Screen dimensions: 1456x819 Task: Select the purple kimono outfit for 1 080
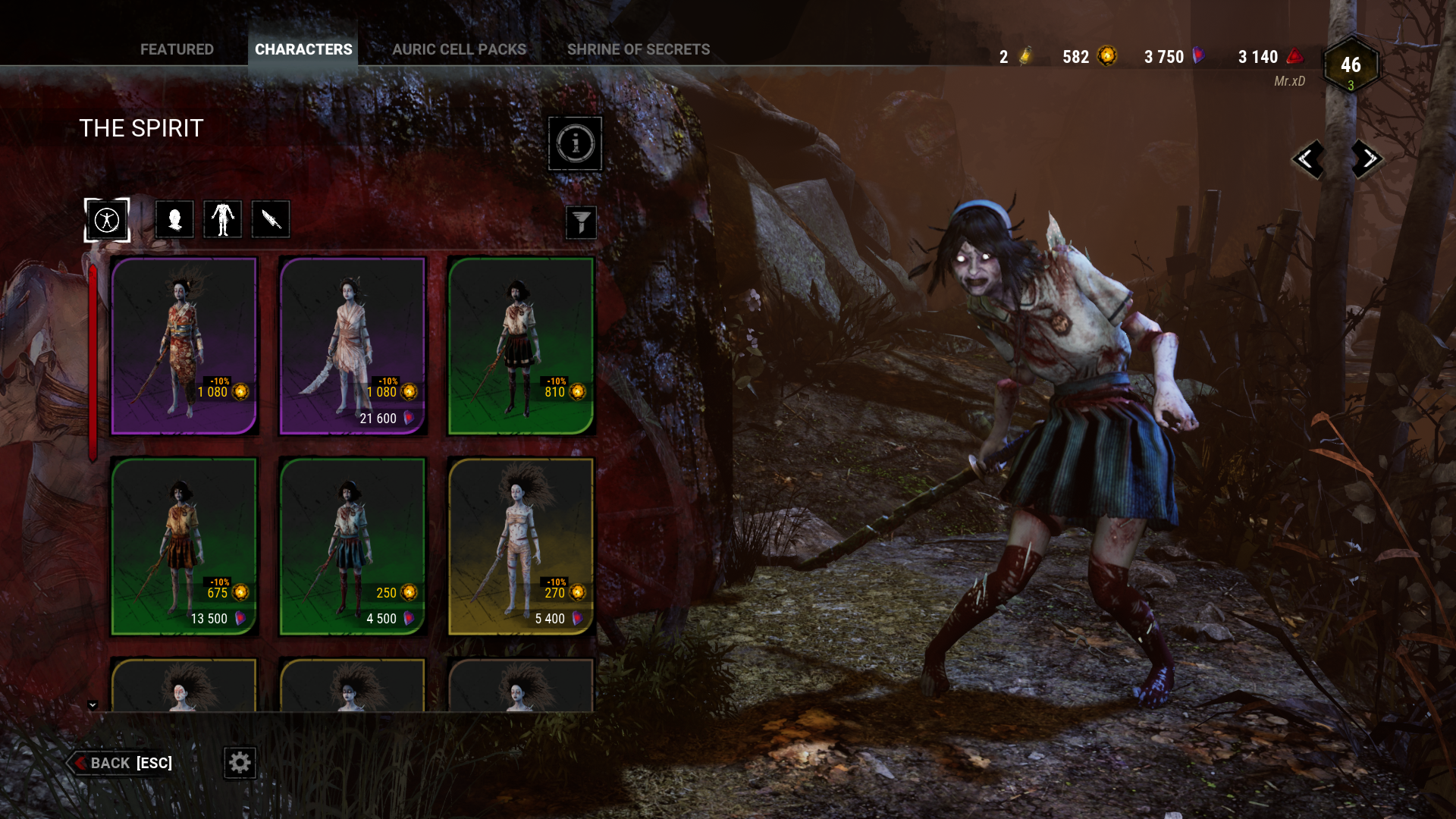pos(184,346)
